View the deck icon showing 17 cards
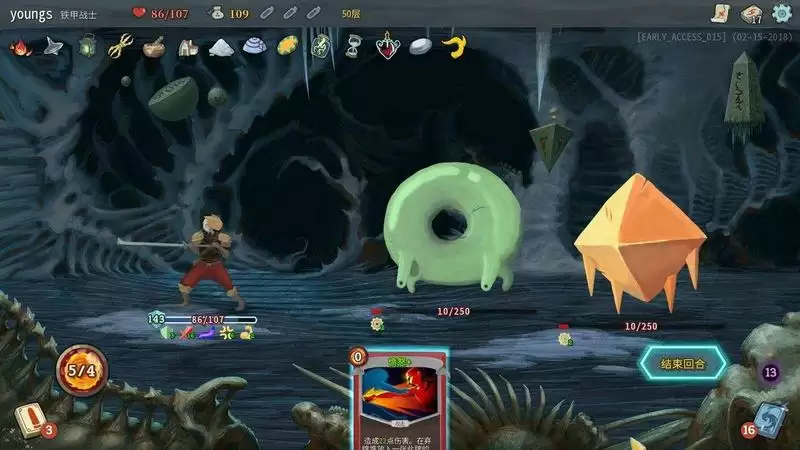 click(x=752, y=13)
